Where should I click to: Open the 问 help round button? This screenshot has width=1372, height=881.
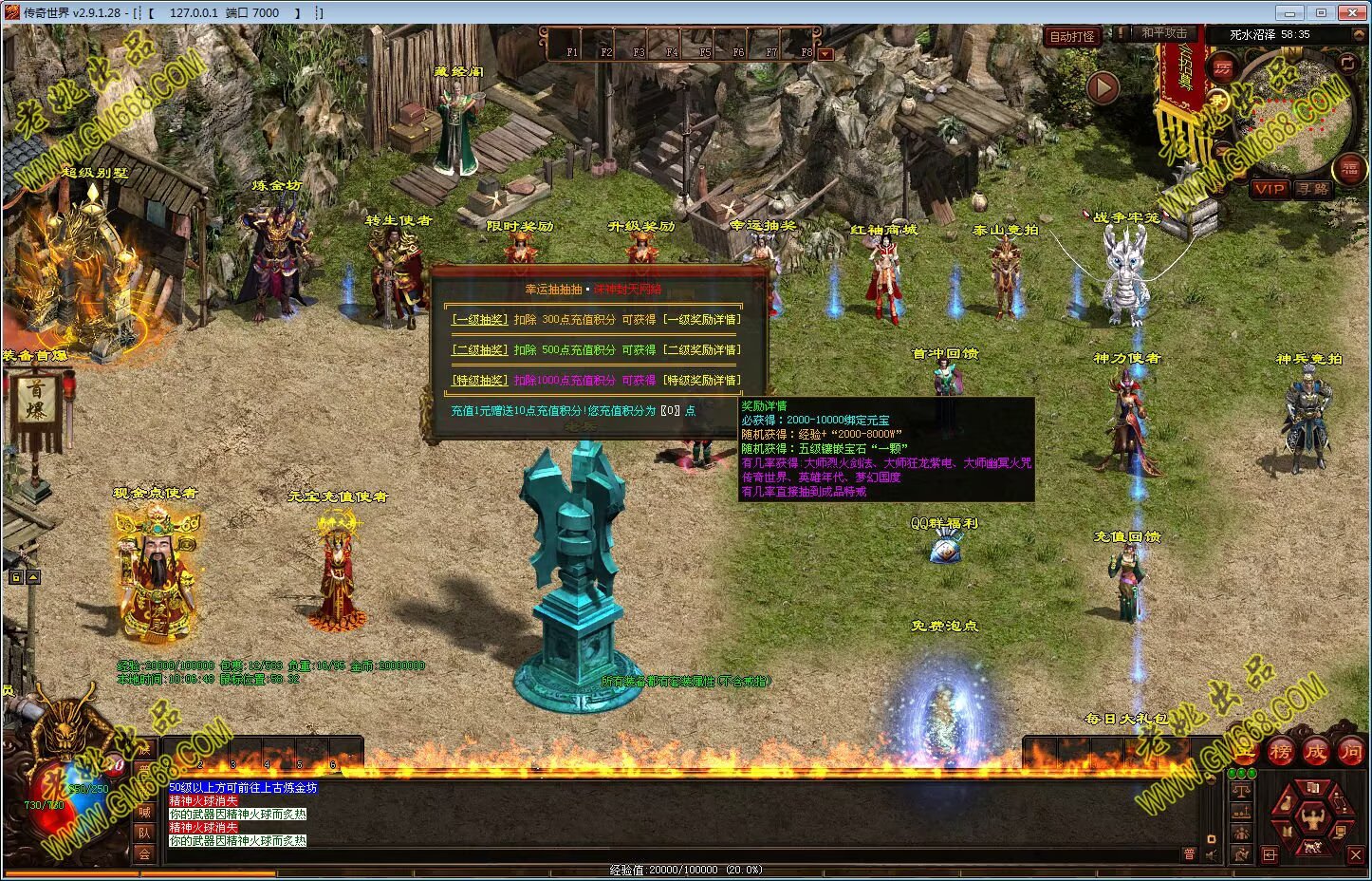point(1349,751)
